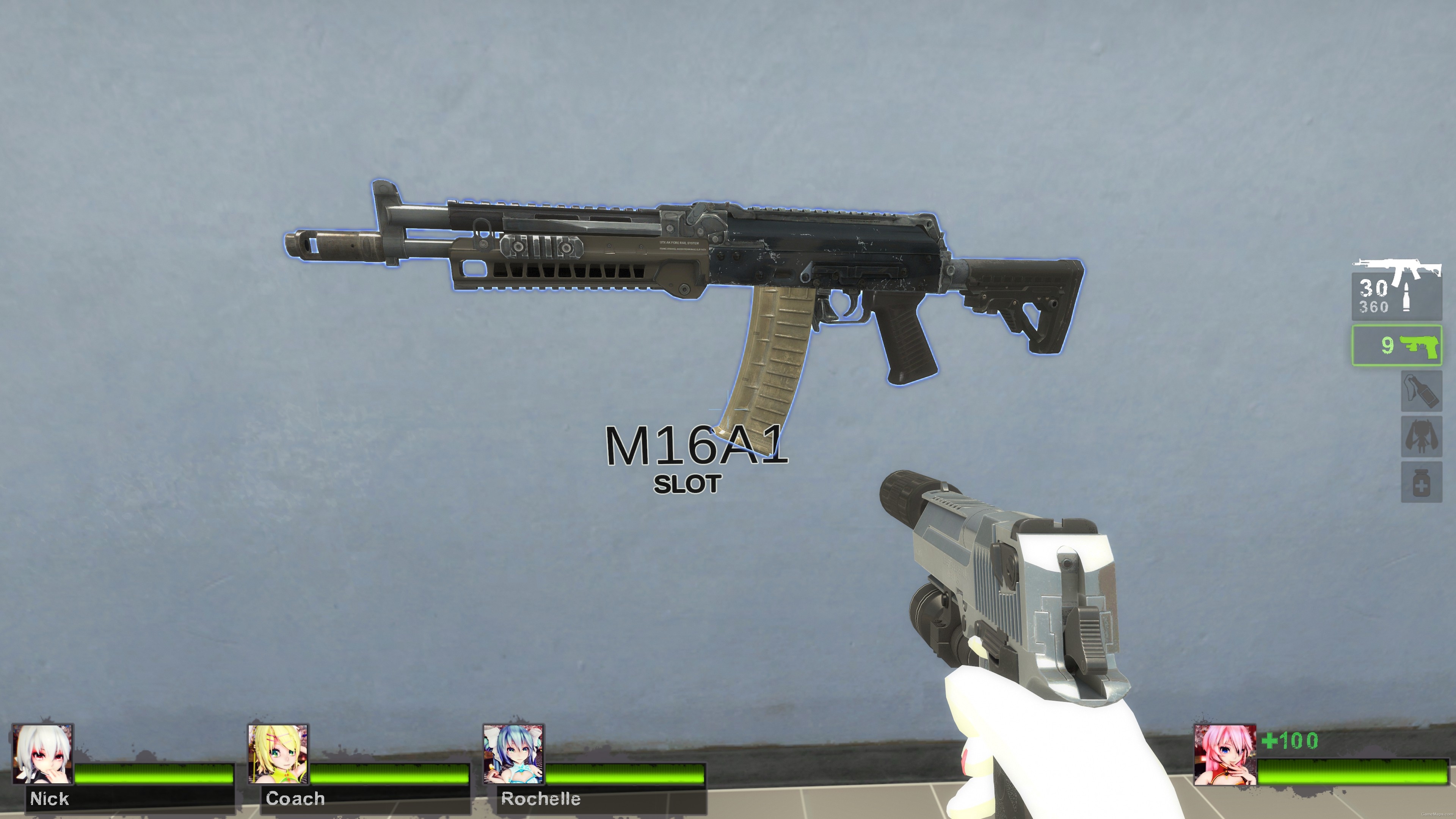Click the SLOT label beneath M16A1

[x=689, y=483]
